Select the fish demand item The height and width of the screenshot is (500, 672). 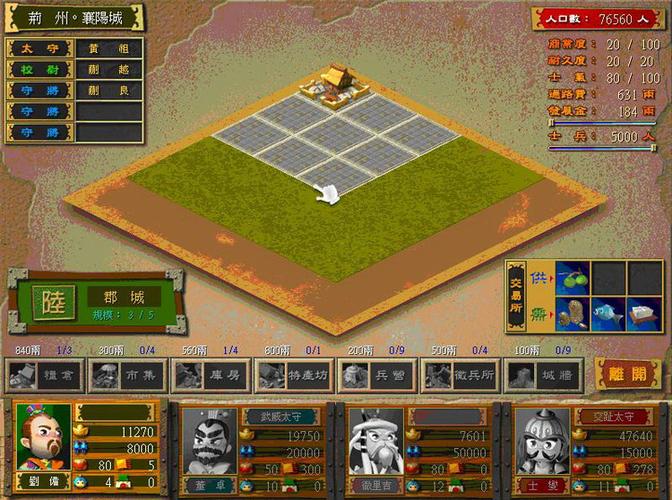pos(608,315)
